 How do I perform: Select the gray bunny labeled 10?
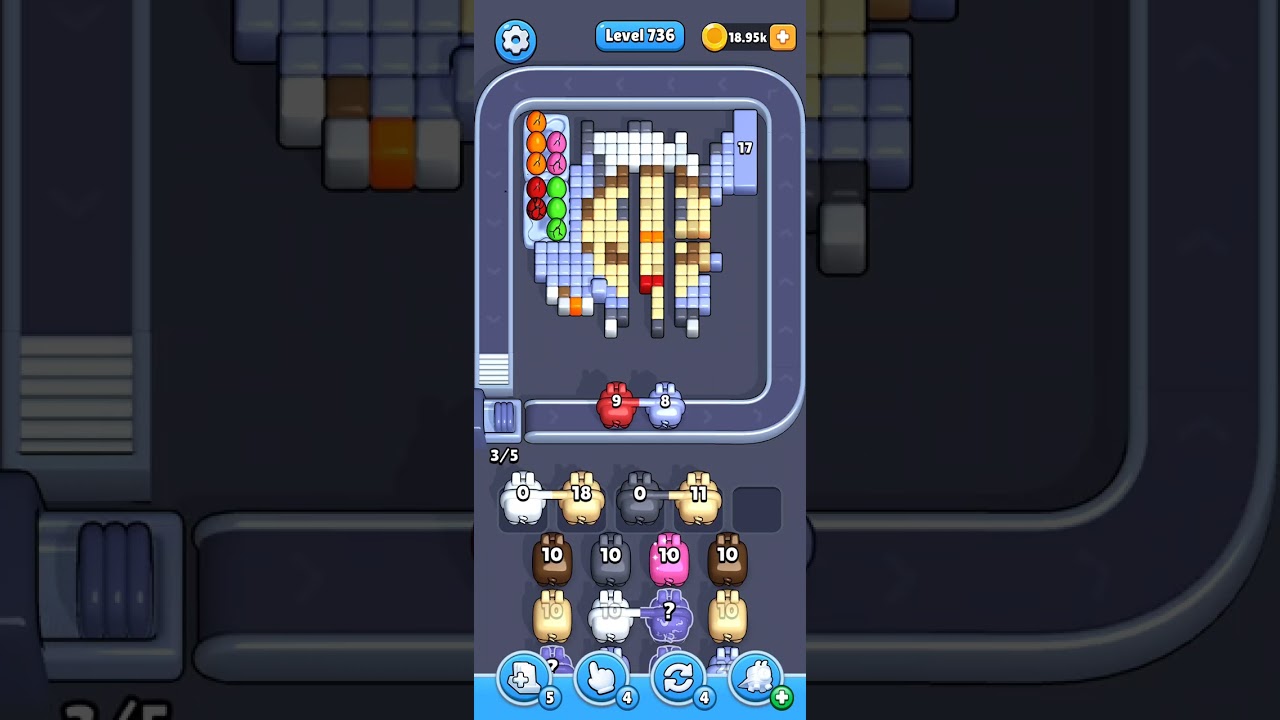point(610,561)
